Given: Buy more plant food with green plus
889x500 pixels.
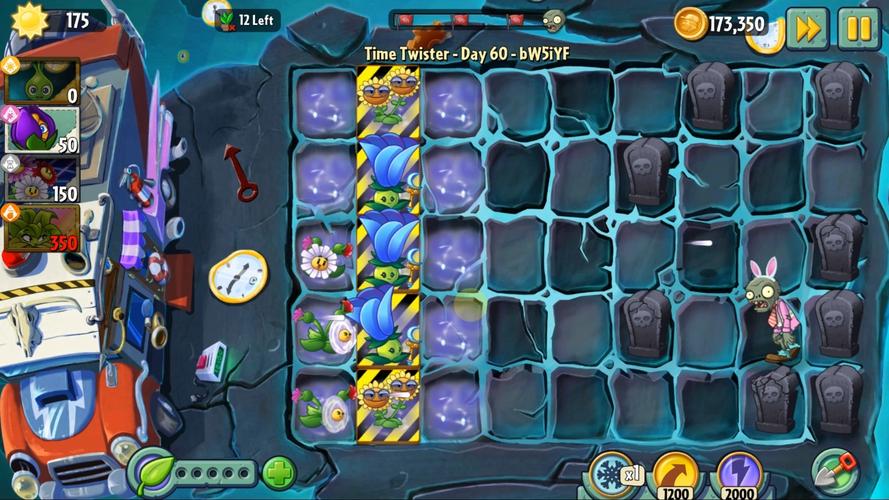Looking at the screenshot, I should (279, 472).
